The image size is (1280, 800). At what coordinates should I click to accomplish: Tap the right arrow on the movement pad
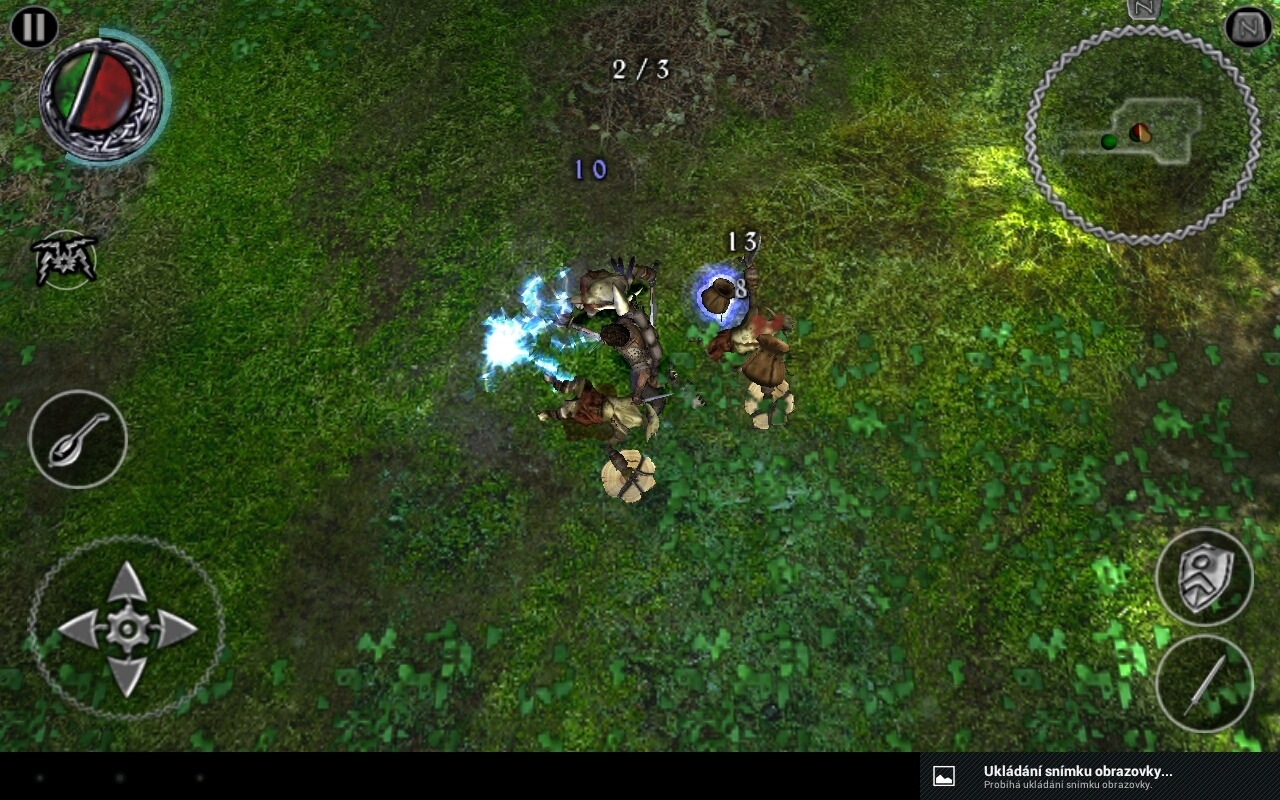176,629
